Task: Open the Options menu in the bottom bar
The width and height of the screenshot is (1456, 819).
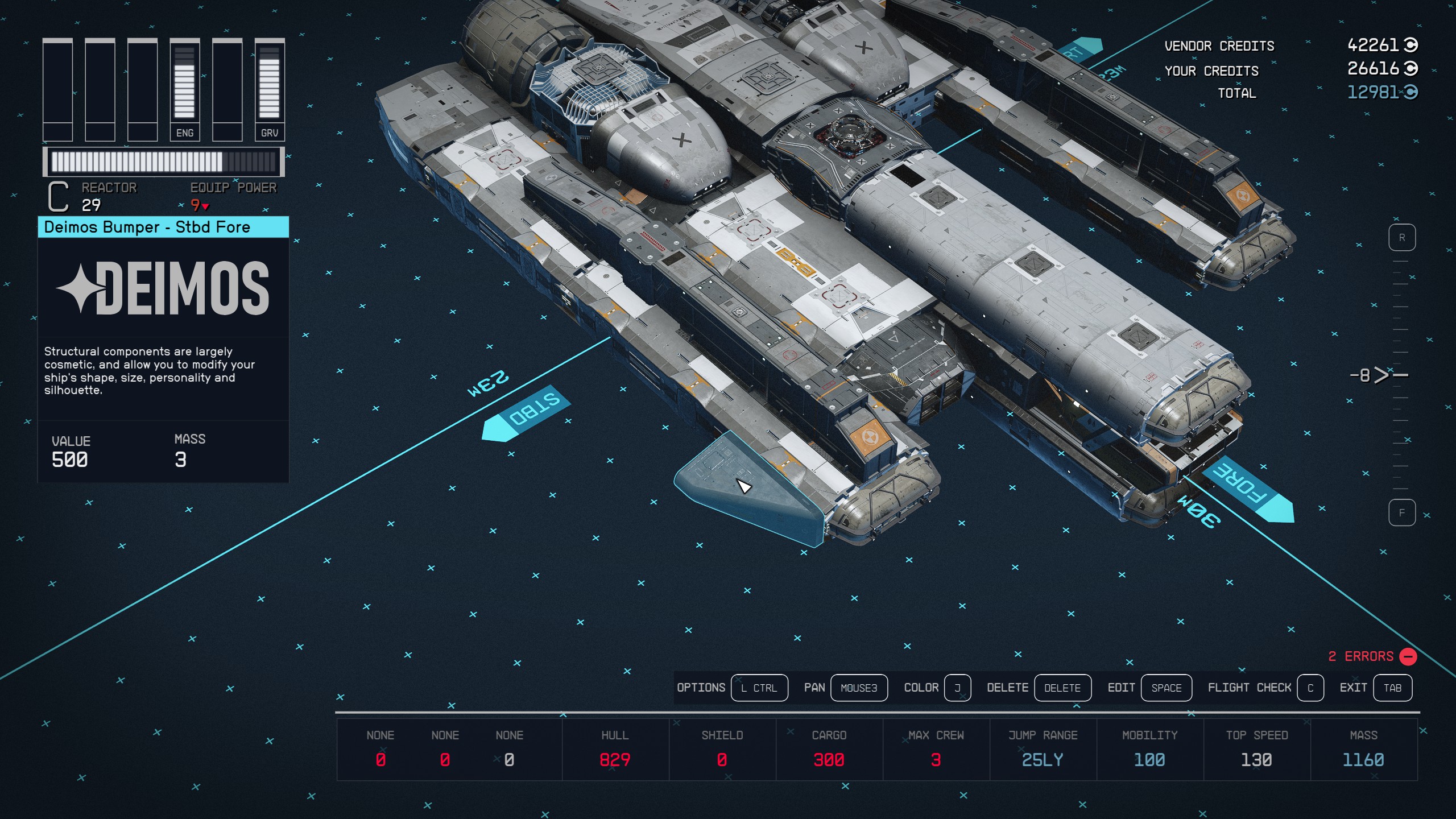Action: tap(759, 688)
